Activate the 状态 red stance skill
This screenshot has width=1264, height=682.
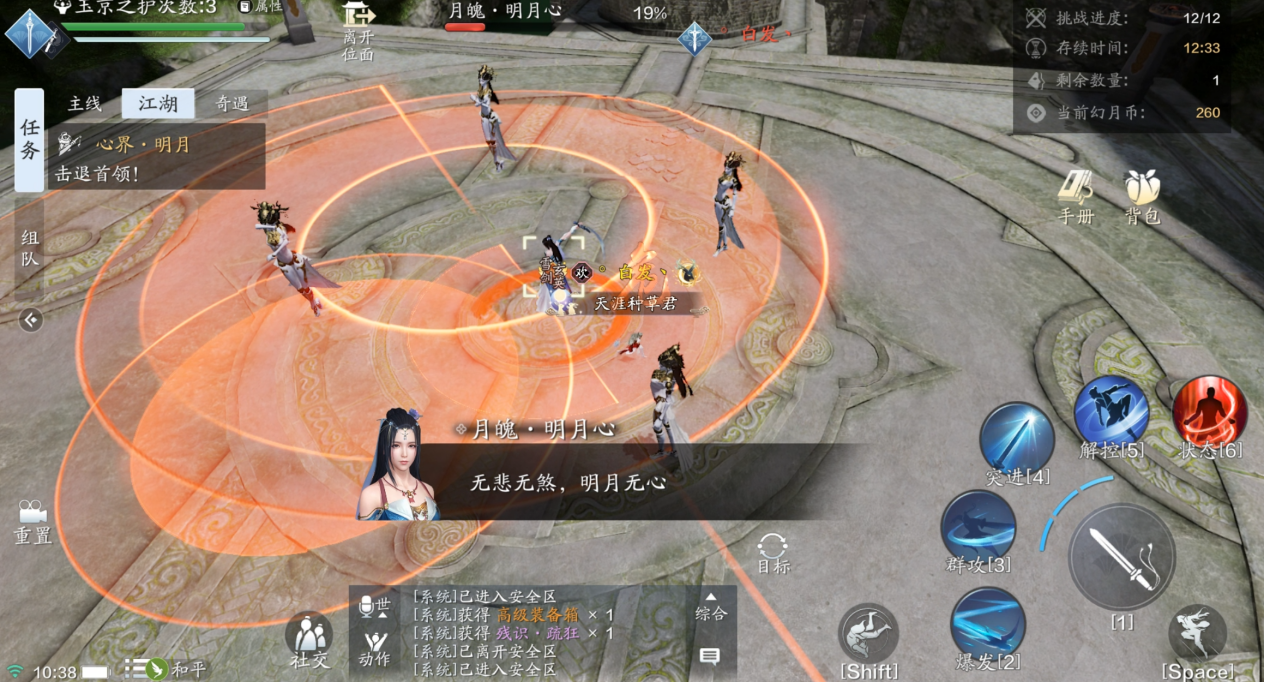[1209, 414]
